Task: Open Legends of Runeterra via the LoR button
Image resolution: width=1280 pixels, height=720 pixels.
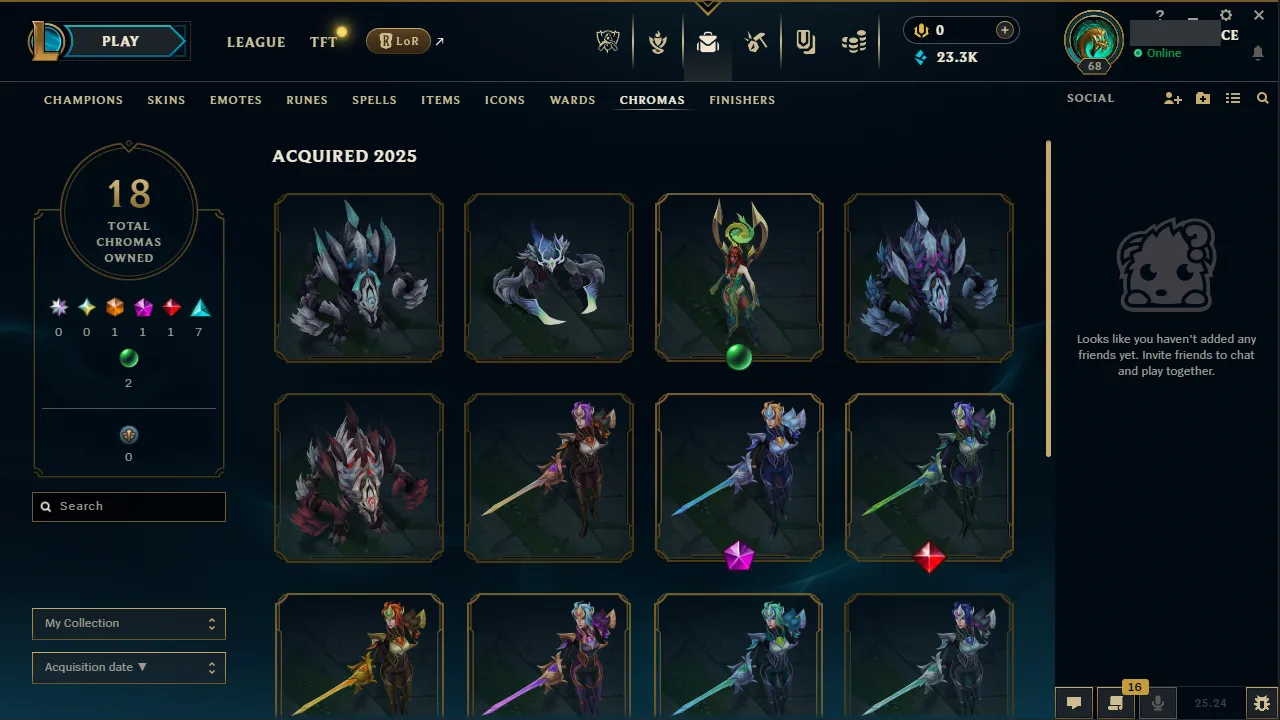Action: click(398, 41)
